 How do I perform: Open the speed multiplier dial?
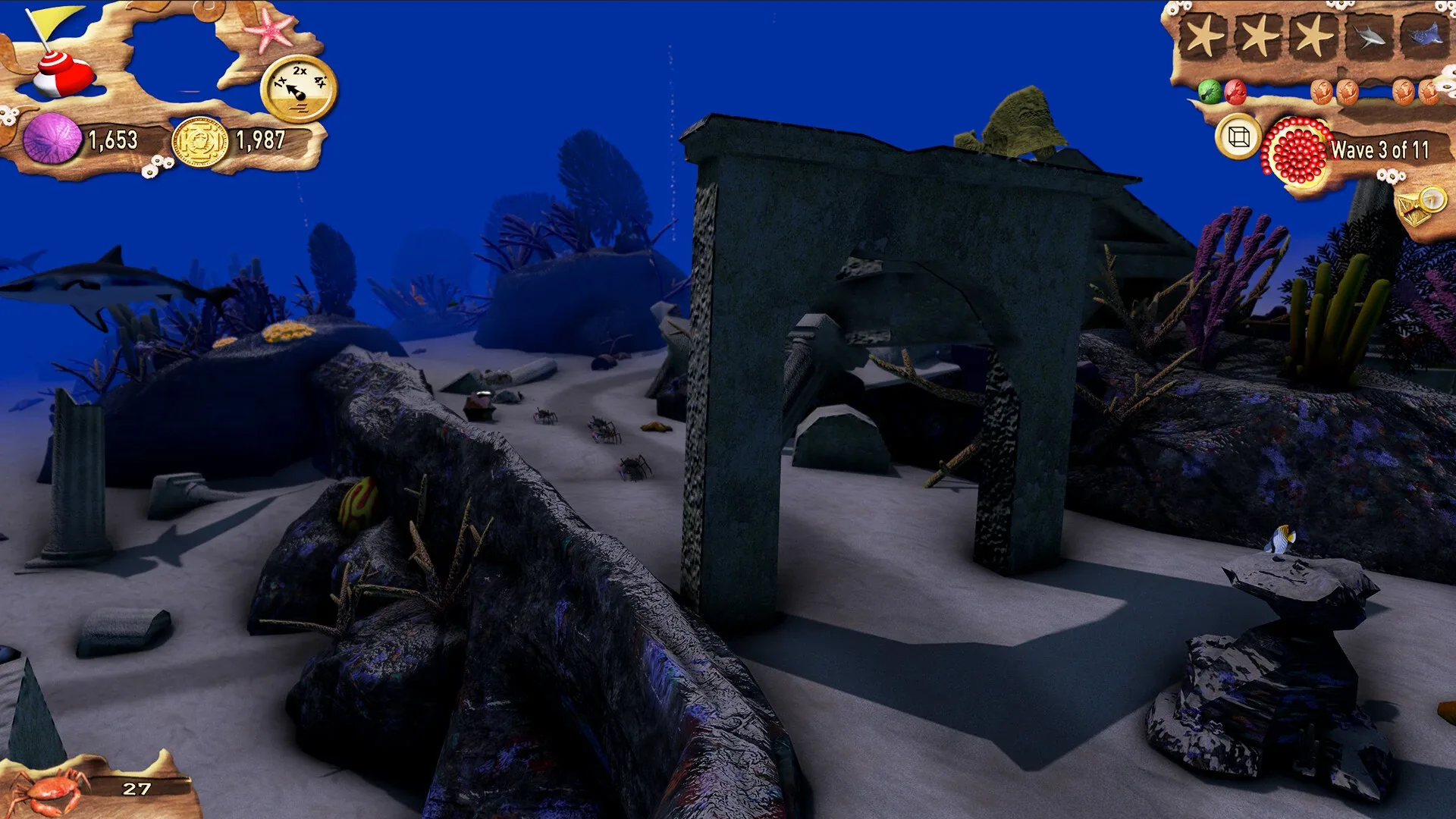coord(300,91)
